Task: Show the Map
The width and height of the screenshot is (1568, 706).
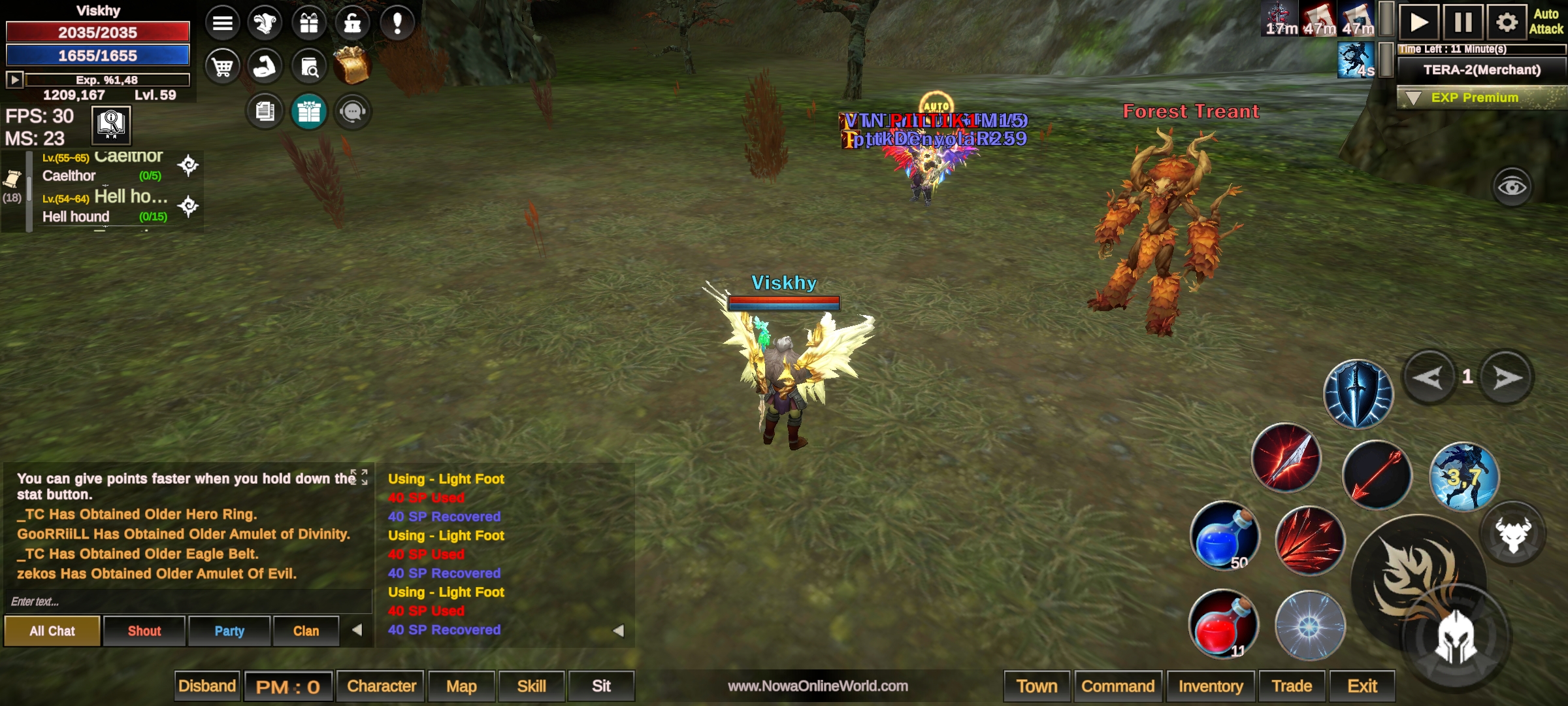Action: [x=461, y=686]
